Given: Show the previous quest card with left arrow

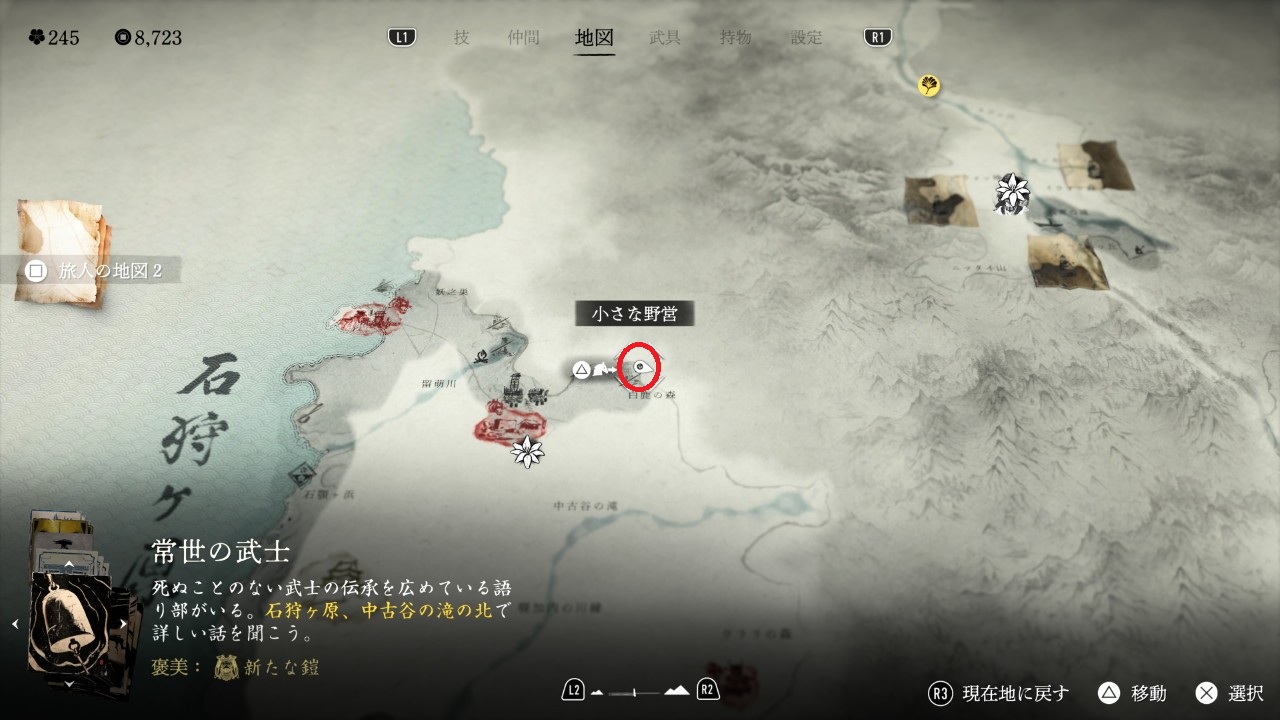Looking at the screenshot, I should coord(15,624).
